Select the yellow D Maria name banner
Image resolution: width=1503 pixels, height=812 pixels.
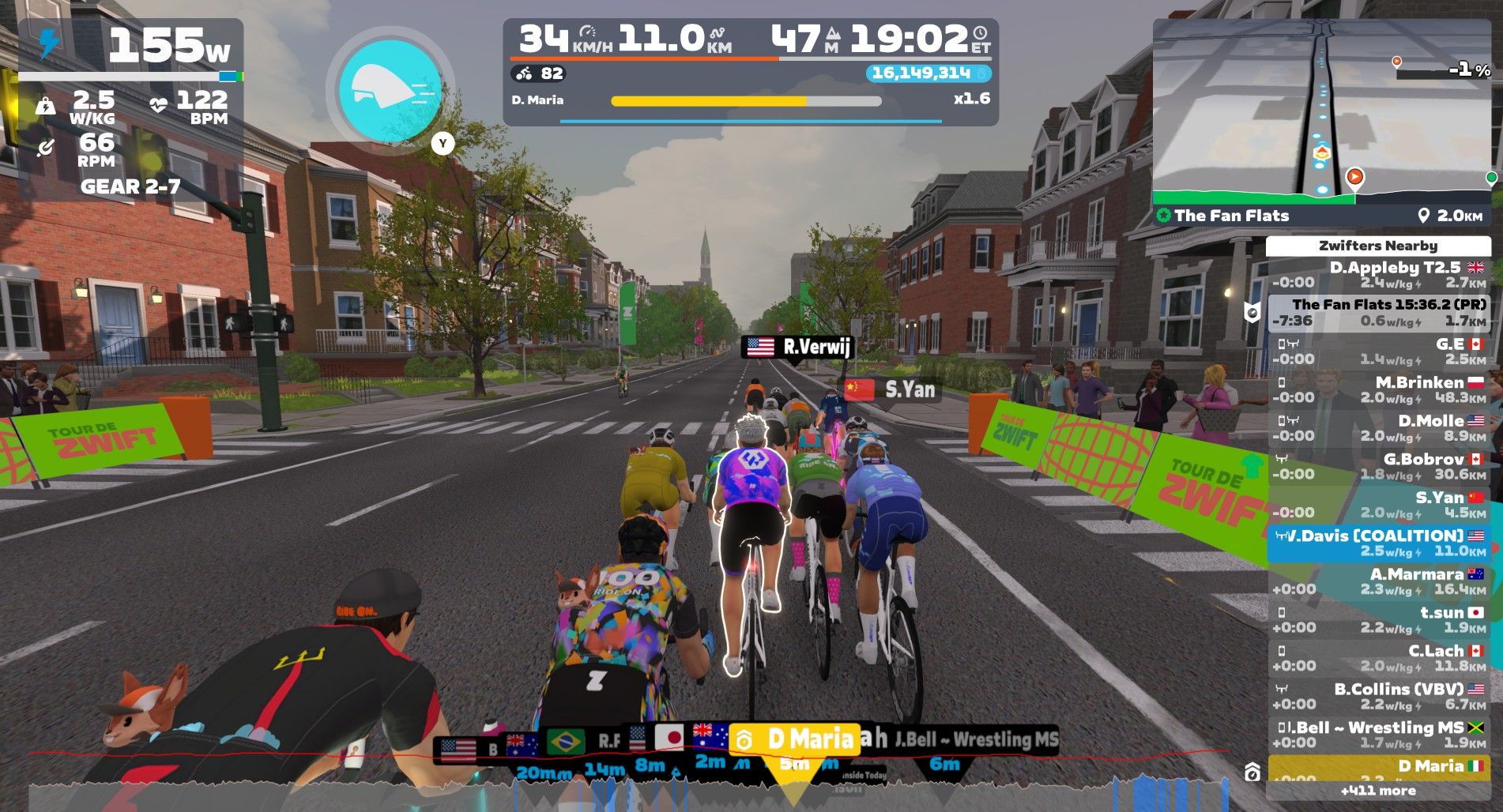tap(794, 739)
